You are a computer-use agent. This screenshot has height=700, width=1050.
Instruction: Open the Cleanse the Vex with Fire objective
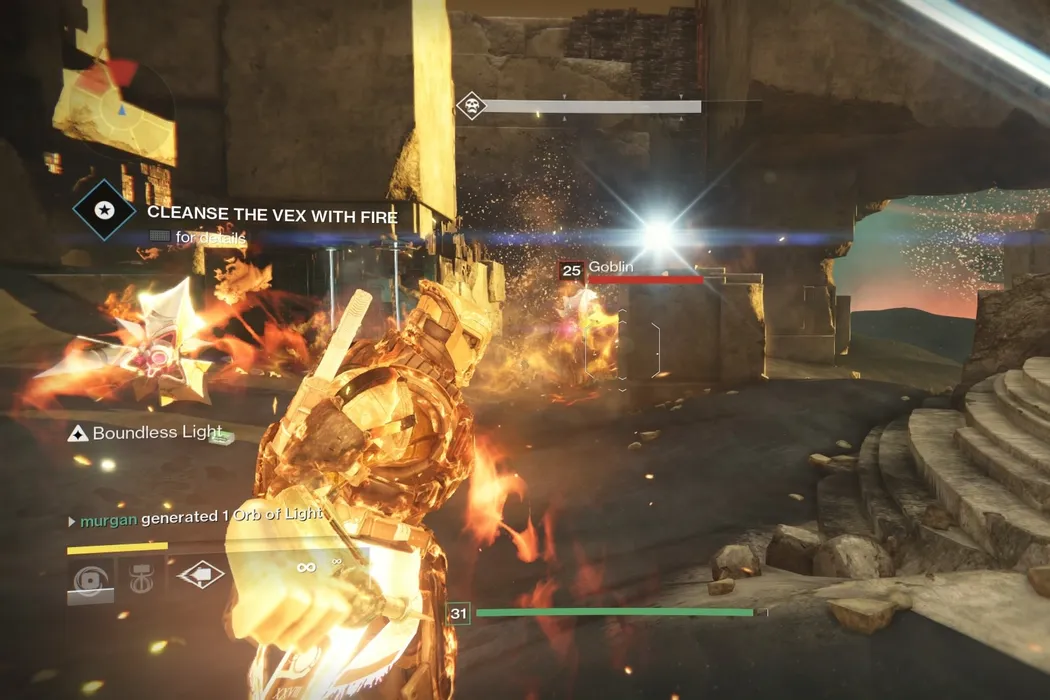coord(272,214)
